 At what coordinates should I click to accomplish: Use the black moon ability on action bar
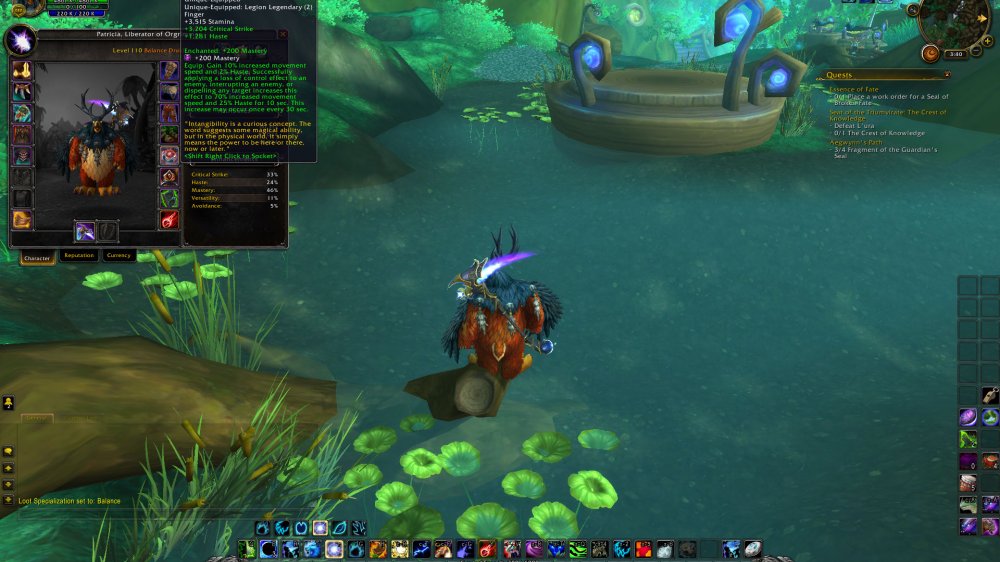tap(269, 549)
